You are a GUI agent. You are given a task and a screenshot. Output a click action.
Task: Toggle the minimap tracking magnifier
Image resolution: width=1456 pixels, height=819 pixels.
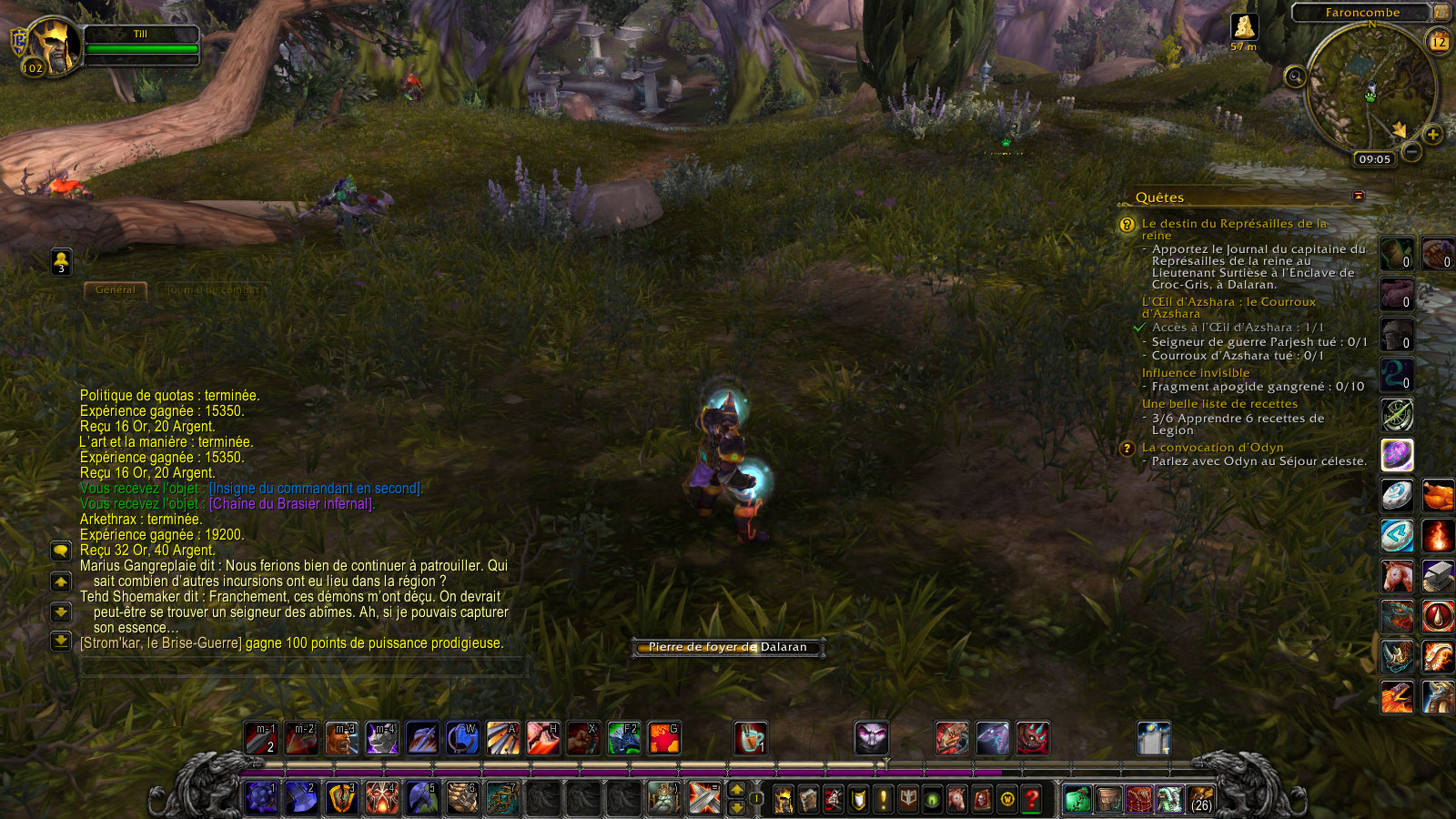1295,76
